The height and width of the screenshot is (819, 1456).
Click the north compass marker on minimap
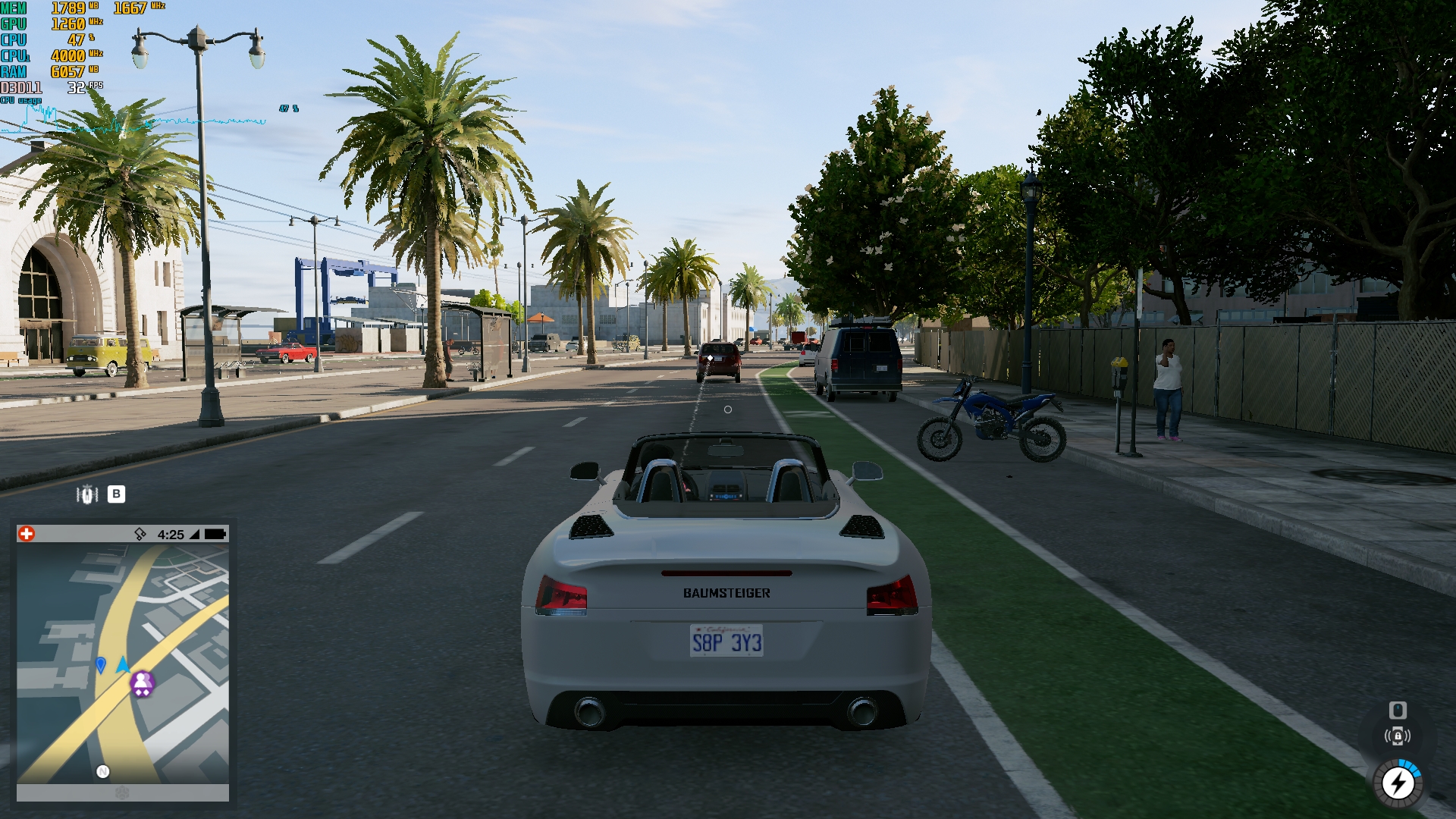pyautogui.click(x=103, y=771)
